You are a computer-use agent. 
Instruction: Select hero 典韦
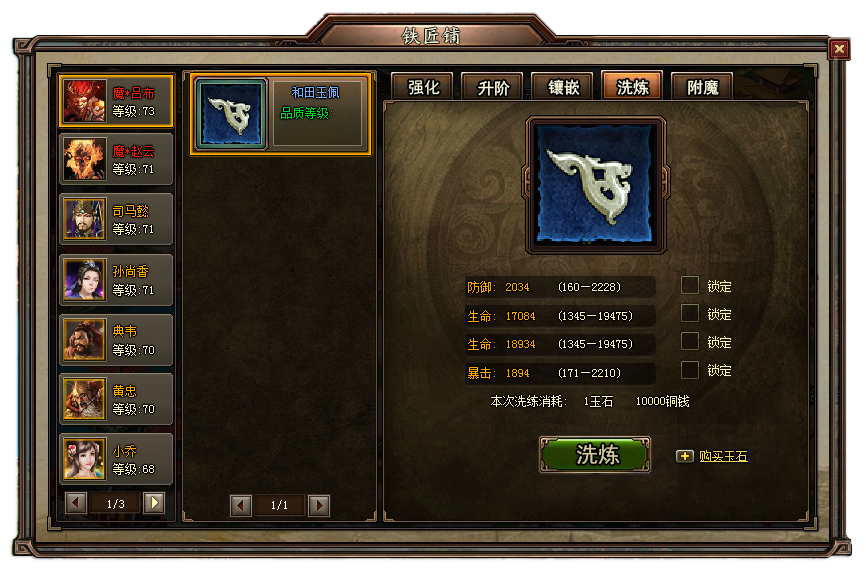[x=116, y=339]
